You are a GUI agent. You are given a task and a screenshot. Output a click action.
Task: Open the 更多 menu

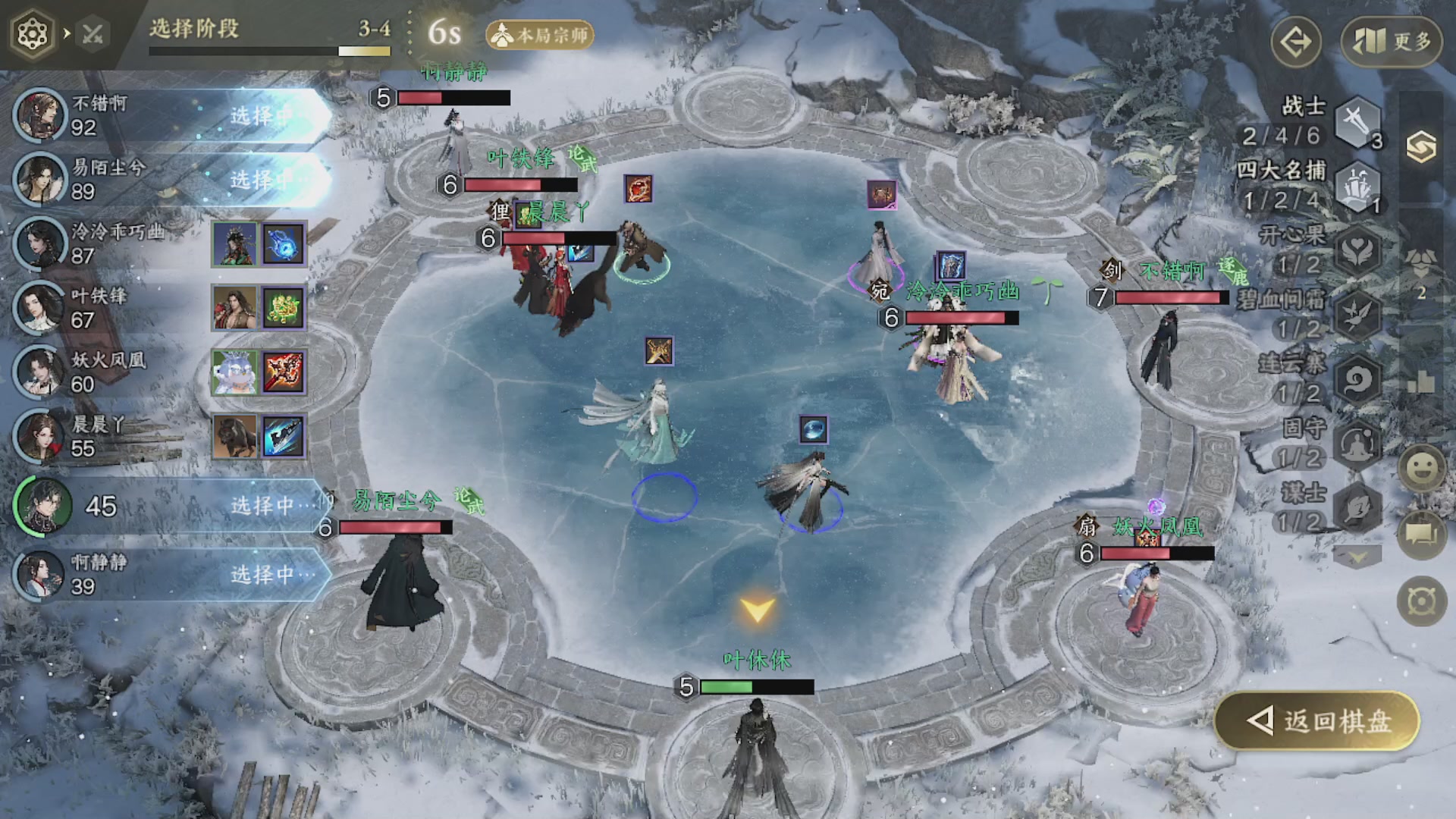click(1392, 41)
